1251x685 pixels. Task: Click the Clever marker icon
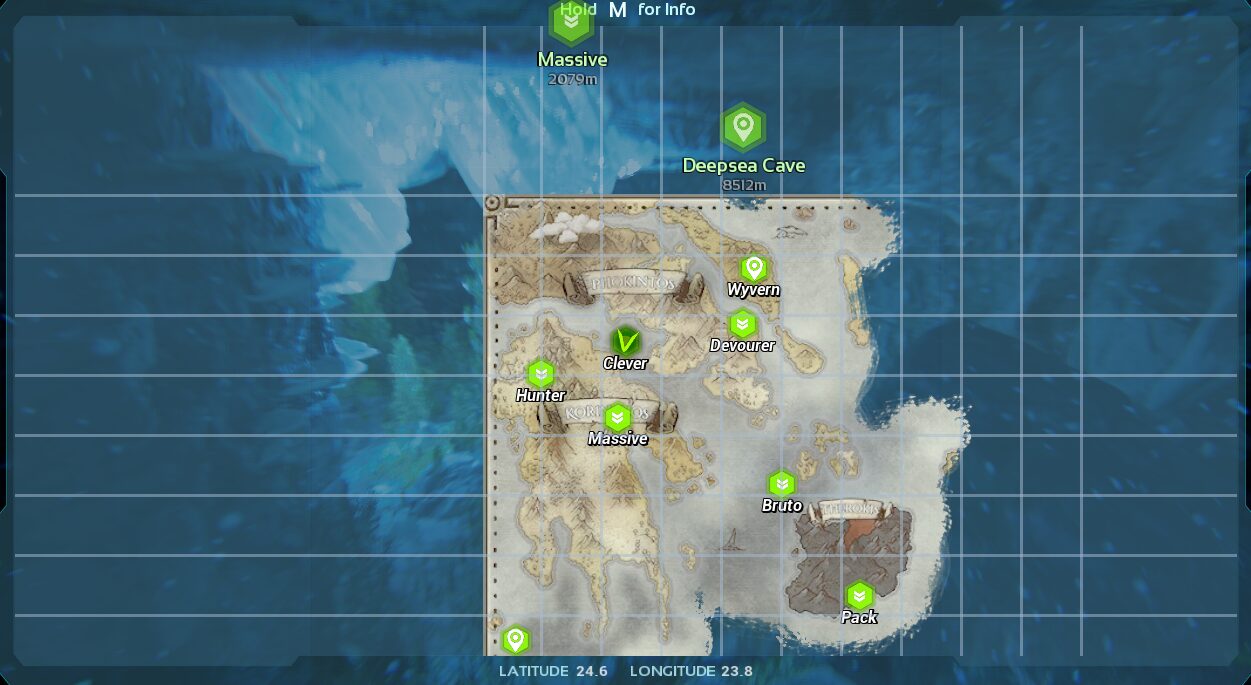click(x=626, y=342)
